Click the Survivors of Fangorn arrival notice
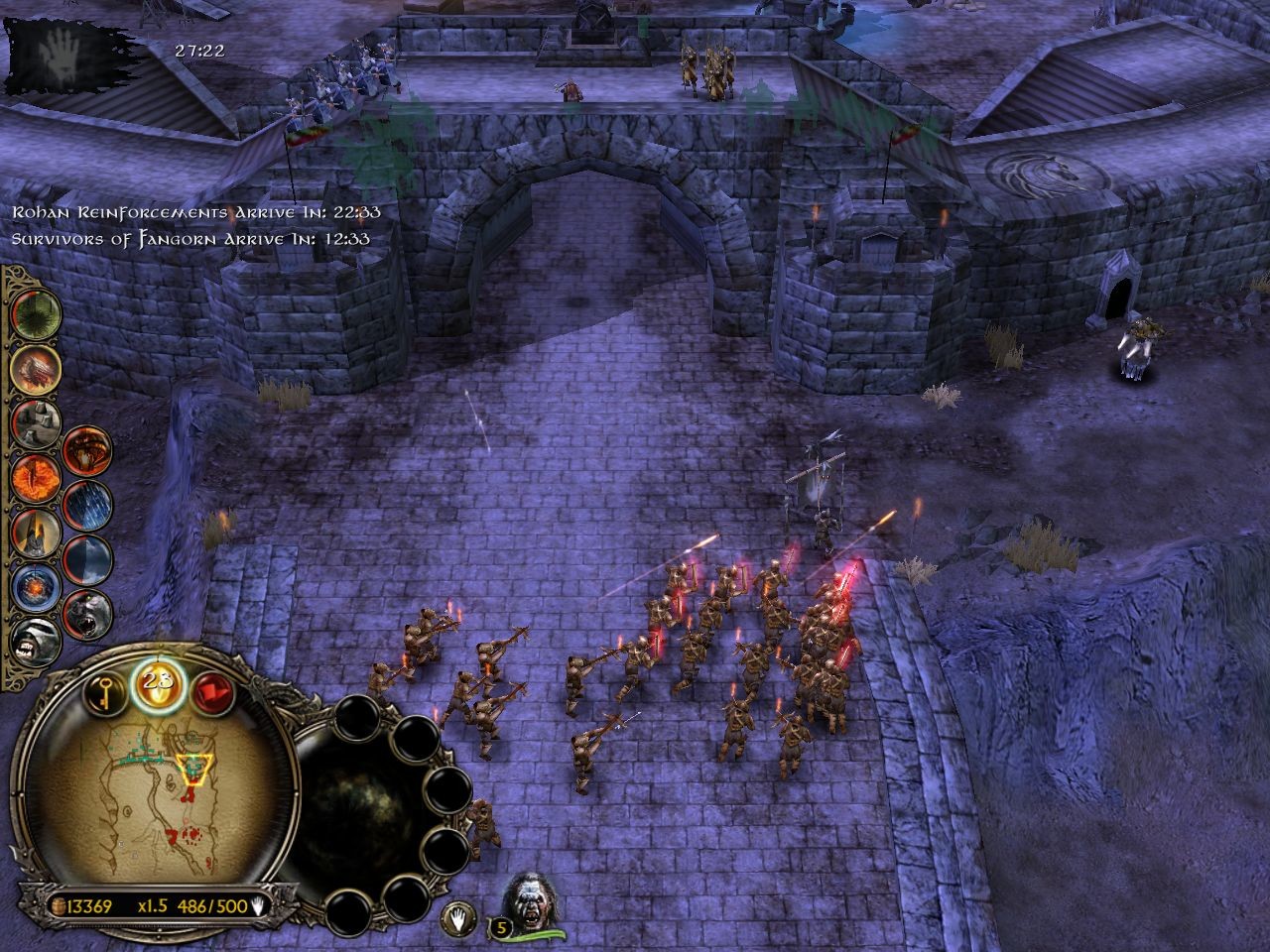This screenshot has width=1270, height=952. [x=189, y=238]
